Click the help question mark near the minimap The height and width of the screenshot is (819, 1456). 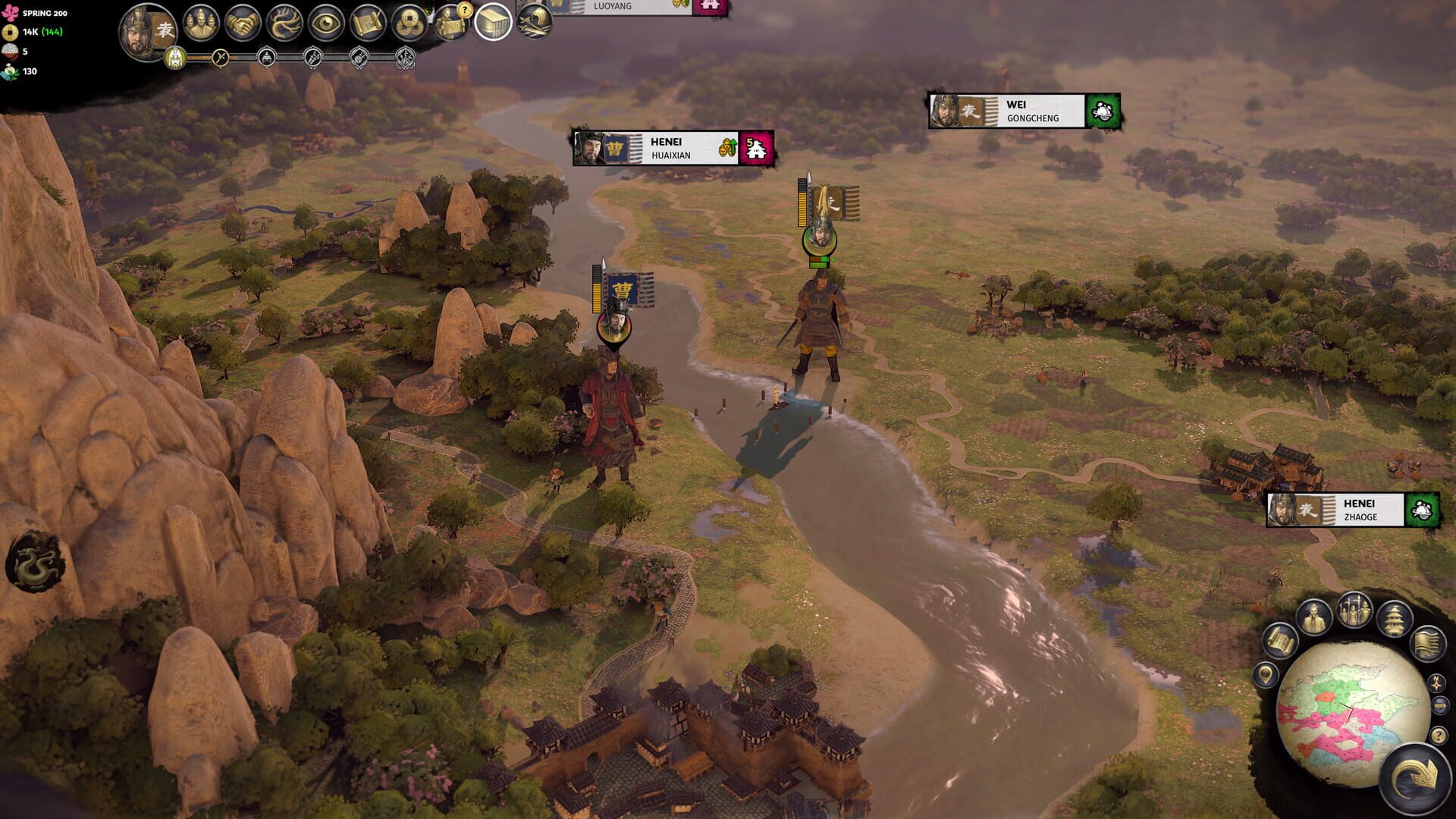click(x=1438, y=736)
